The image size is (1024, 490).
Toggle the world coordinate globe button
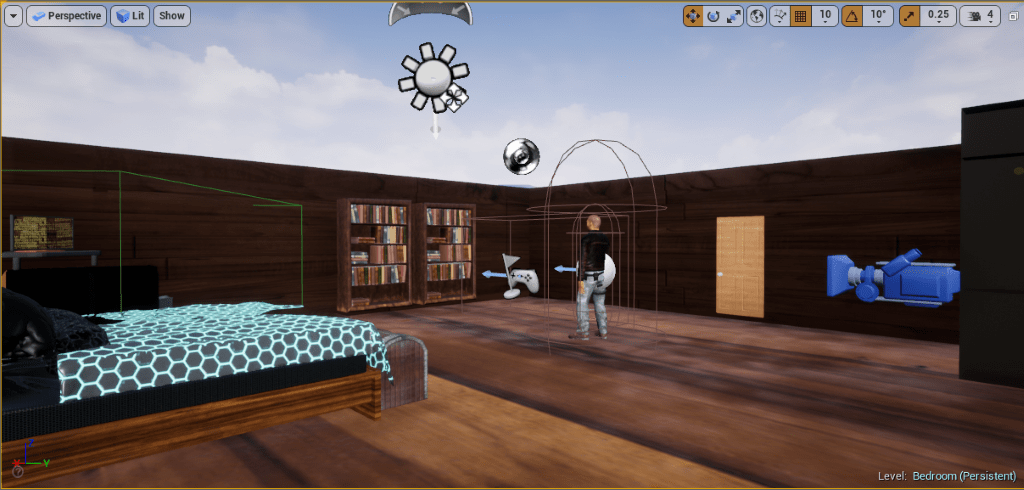coord(757,16)
